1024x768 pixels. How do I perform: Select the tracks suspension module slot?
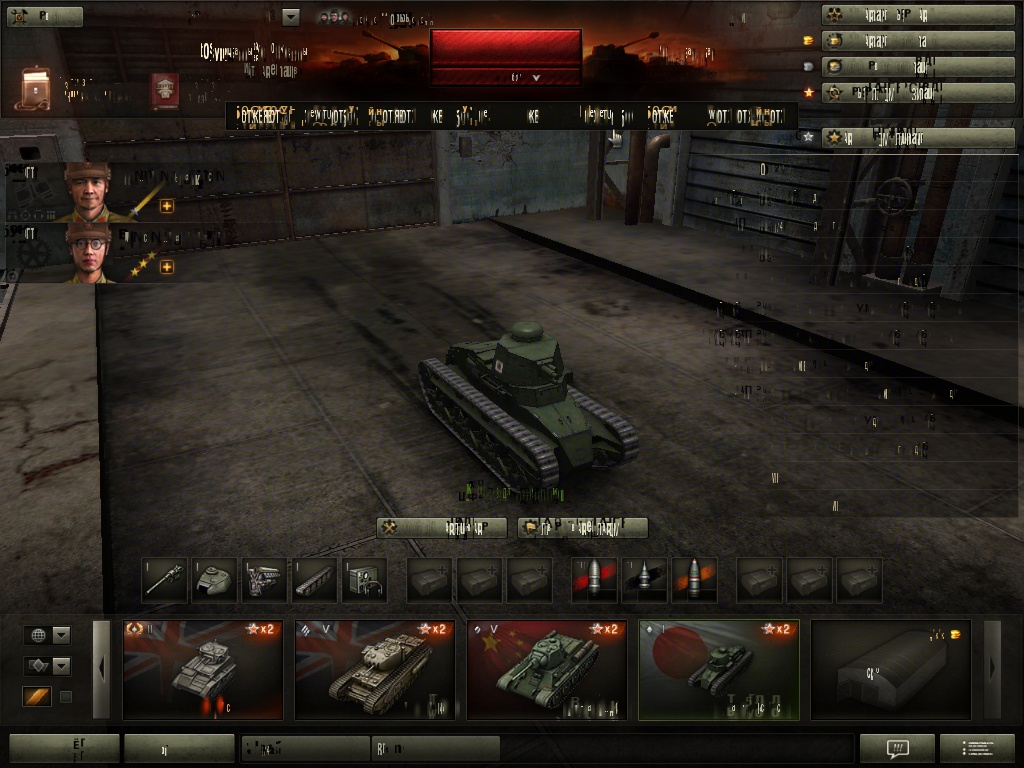[x=314, y=581]
